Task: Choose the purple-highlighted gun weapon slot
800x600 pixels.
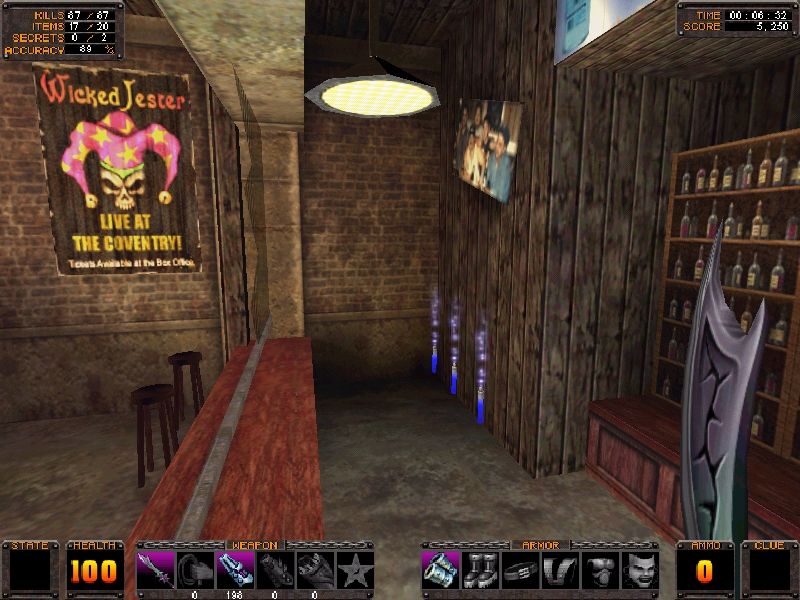Action: pyautogui.click(x=236, y=570)
